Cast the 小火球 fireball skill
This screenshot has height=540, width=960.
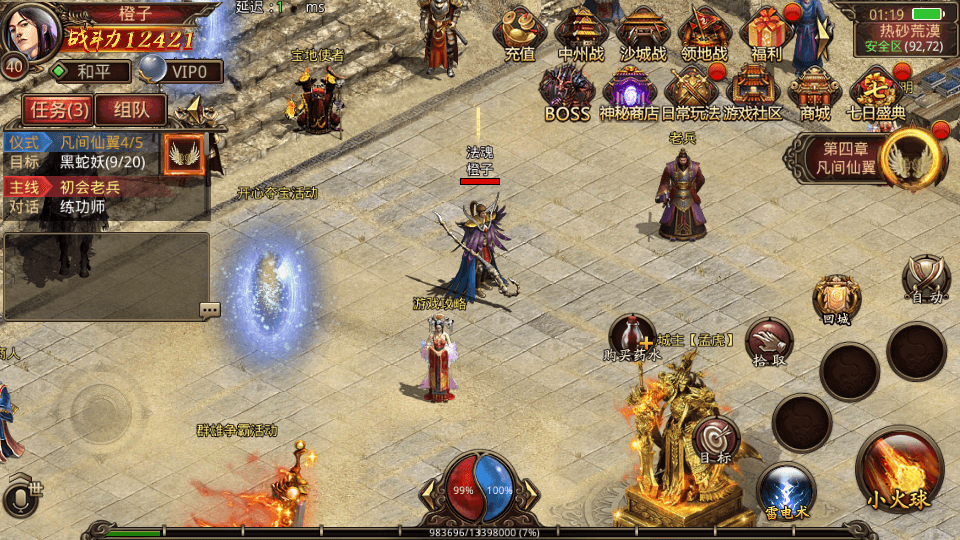899,470
